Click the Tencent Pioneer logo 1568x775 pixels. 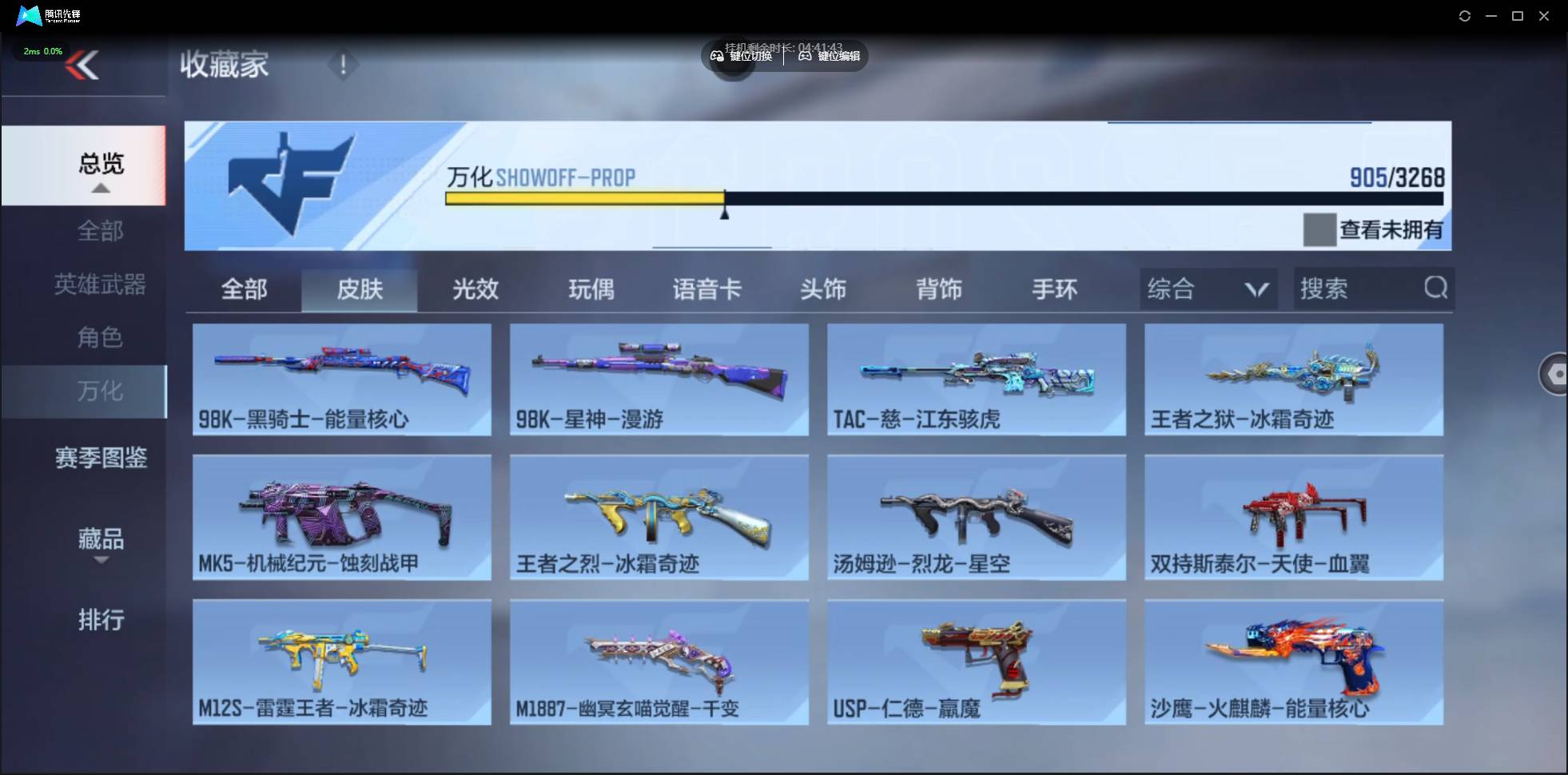pyautogui.click(x=29, y=15)
